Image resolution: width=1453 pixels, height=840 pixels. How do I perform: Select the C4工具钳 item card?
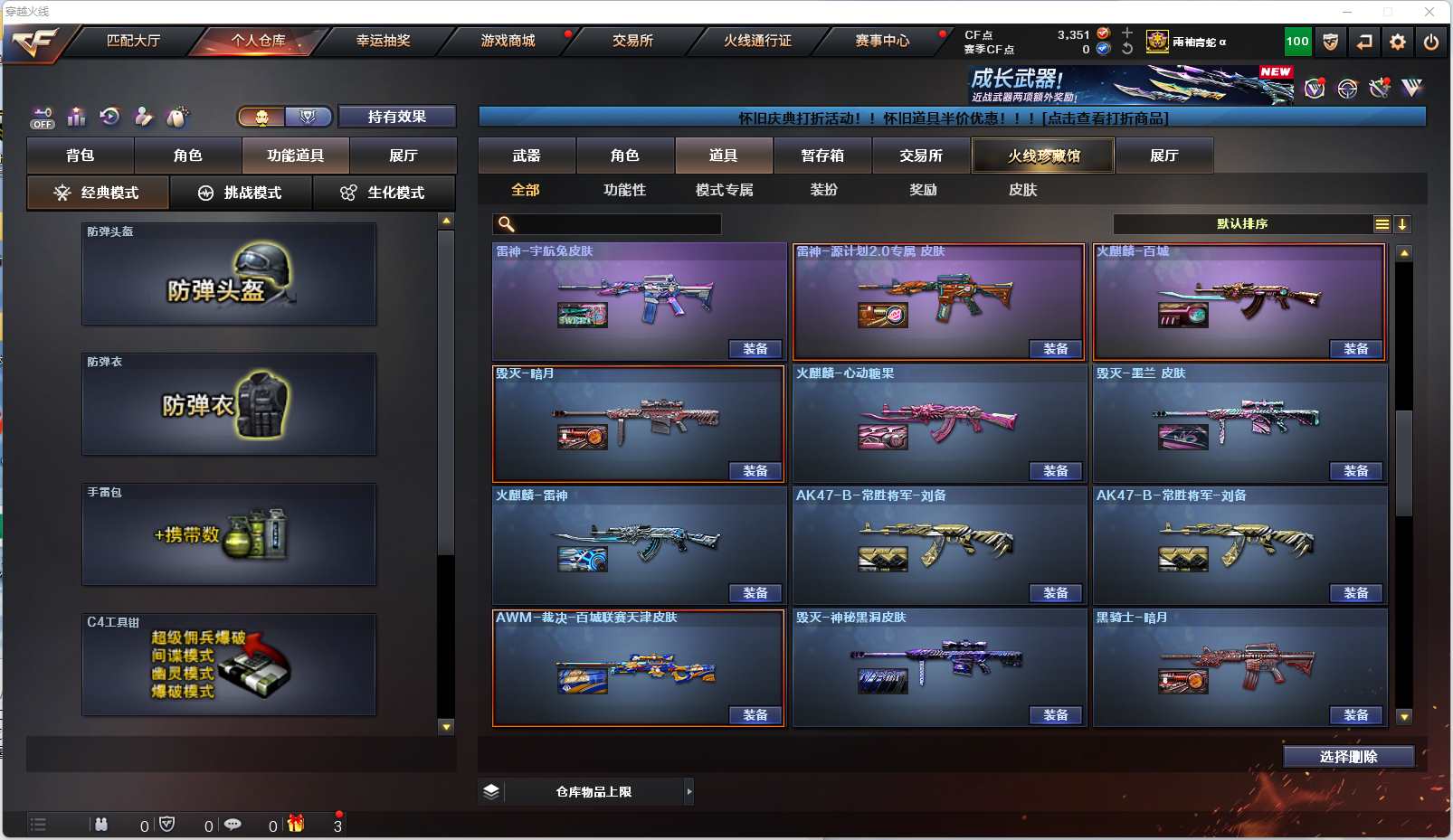point(229,665)
